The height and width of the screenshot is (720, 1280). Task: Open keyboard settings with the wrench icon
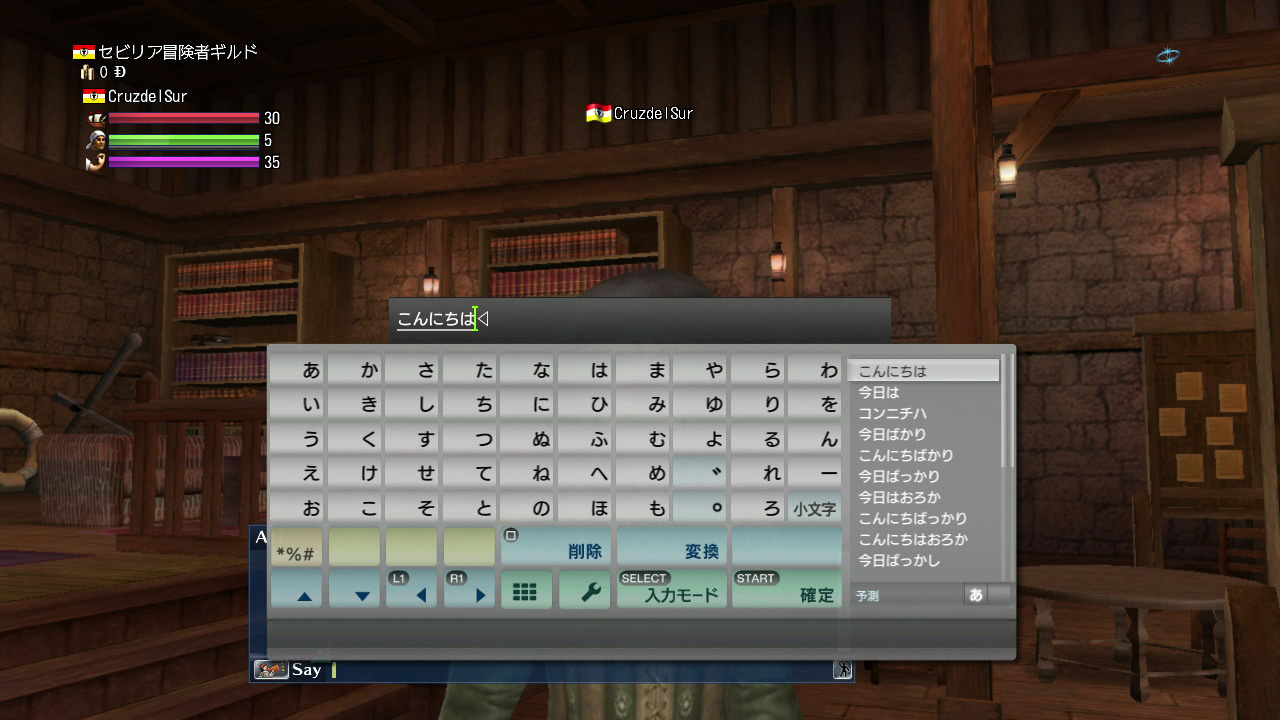coord(584,590)
